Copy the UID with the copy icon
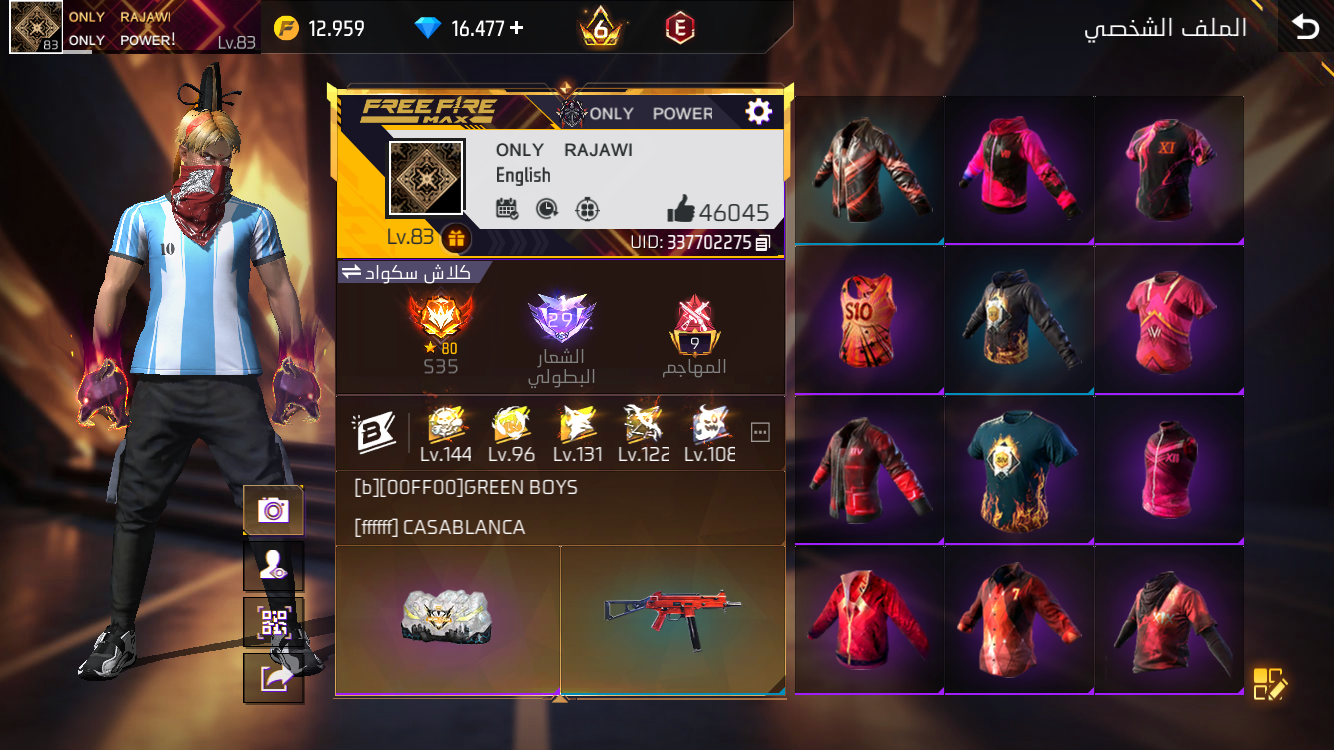The image size is (1334, 750). (x=762, y=242)
